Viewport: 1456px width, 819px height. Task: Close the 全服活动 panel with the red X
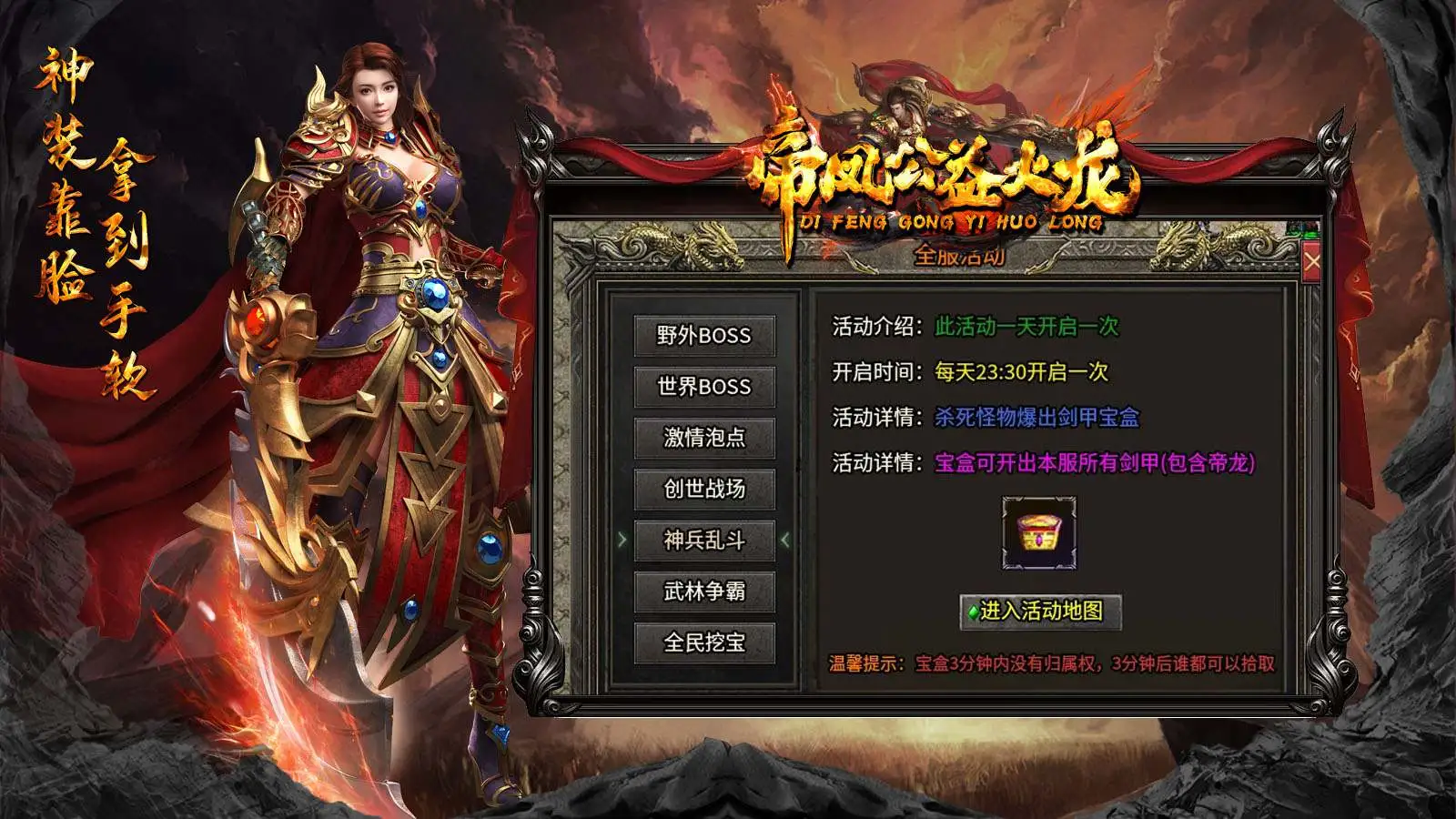tap(1310, 261)
